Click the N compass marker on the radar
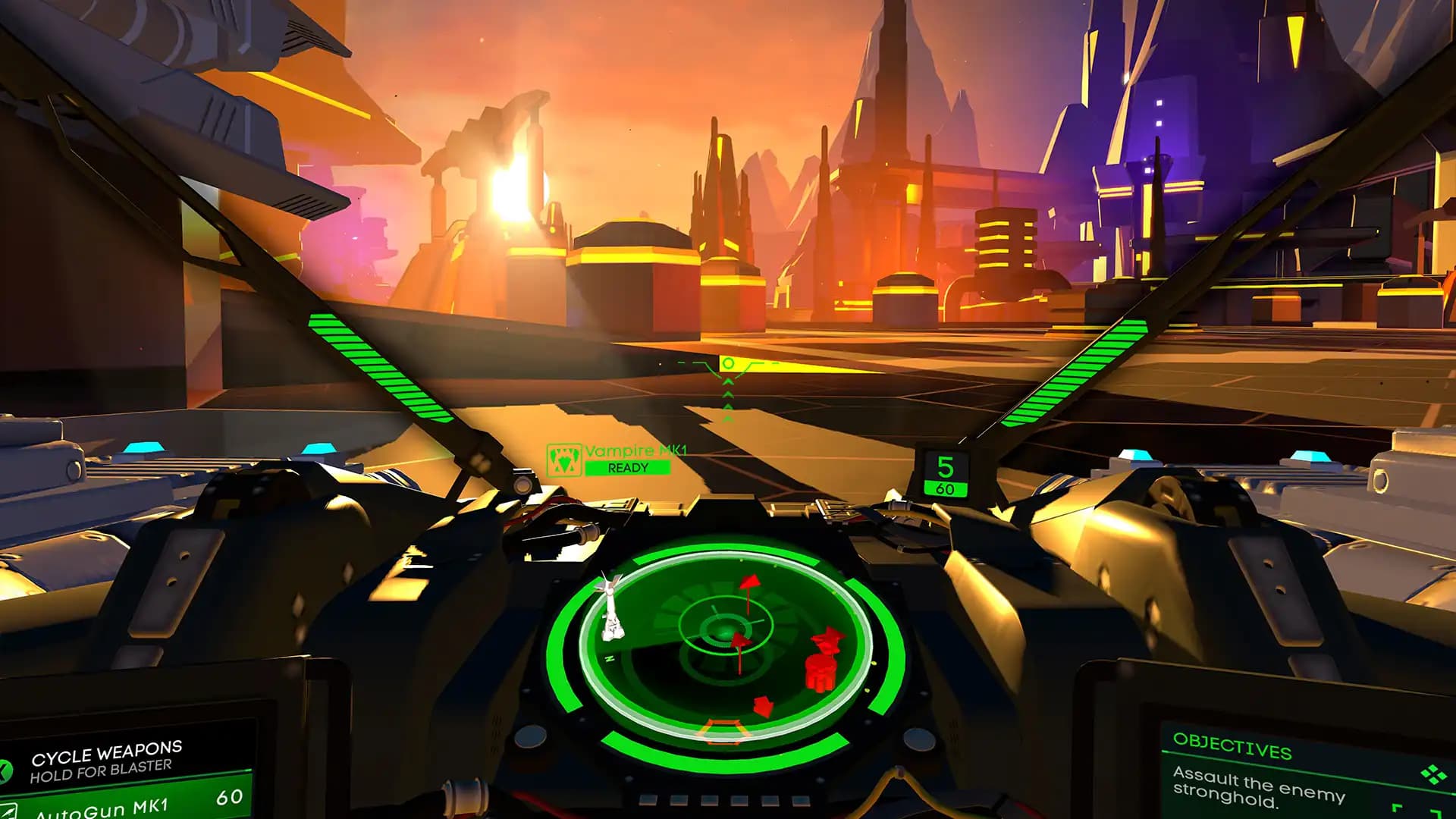This screenshot has height=819, width=1456. coord(609,658)
